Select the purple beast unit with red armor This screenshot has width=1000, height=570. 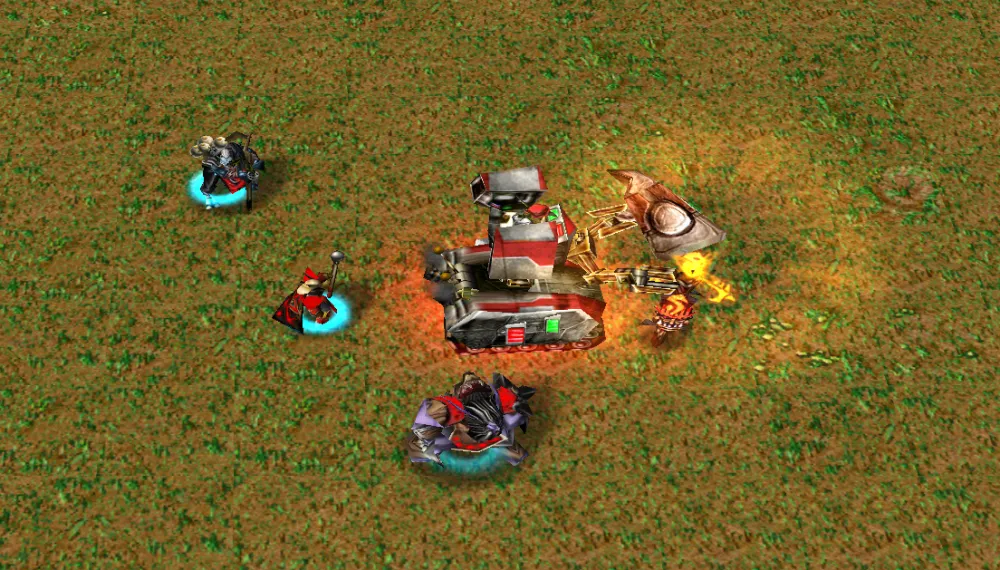(x=472, y=420)
